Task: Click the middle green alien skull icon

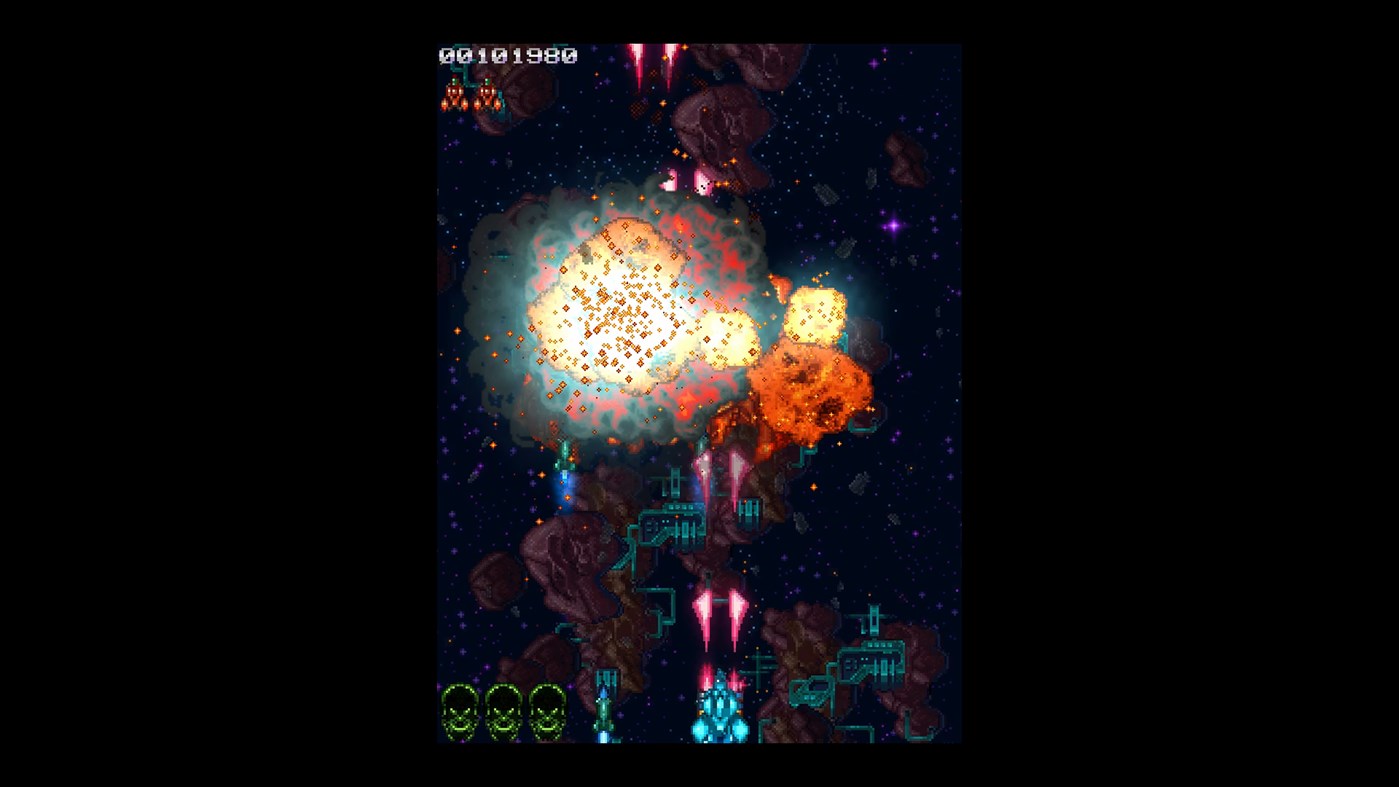Action: tap(505, 710)
